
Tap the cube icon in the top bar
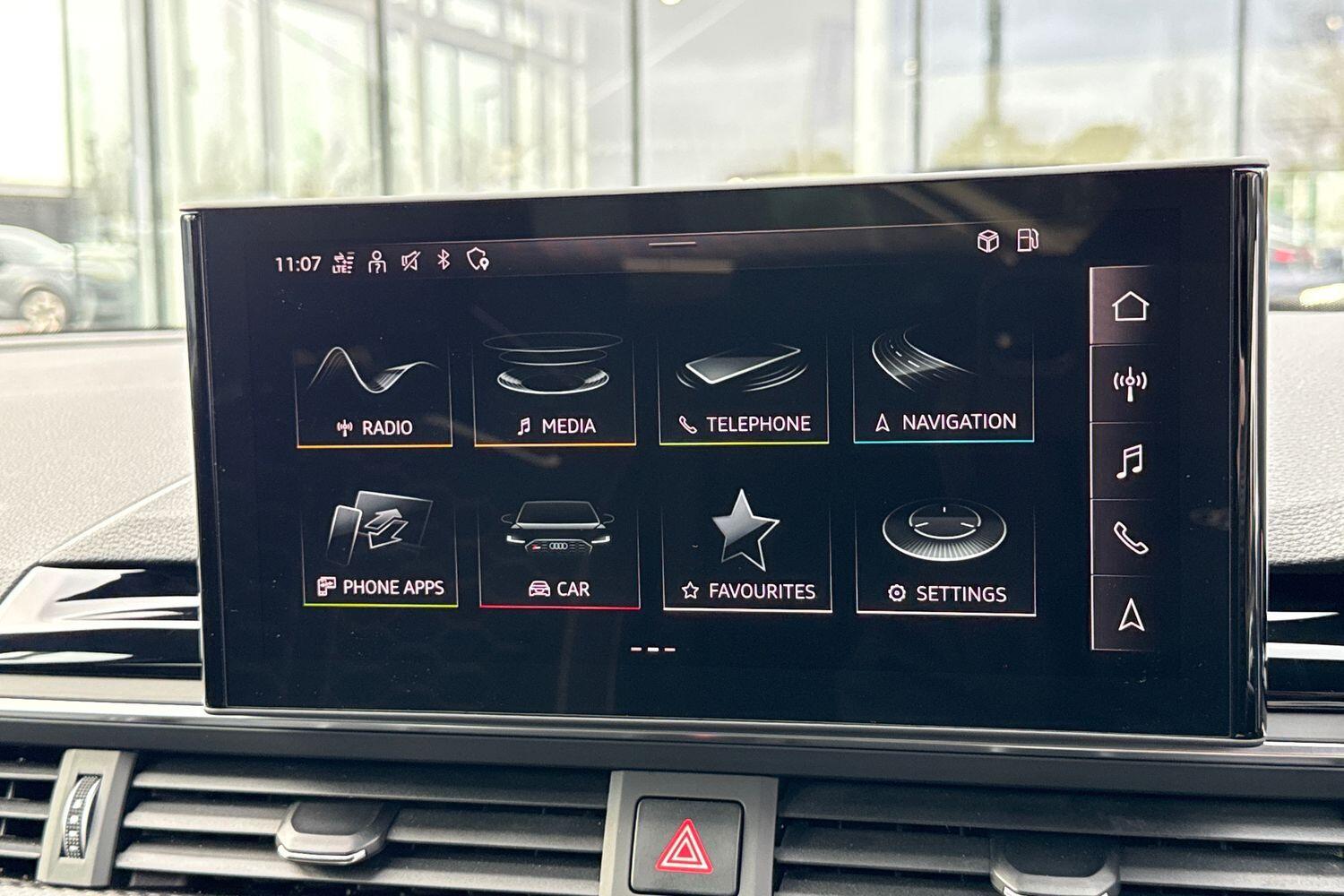987,241
